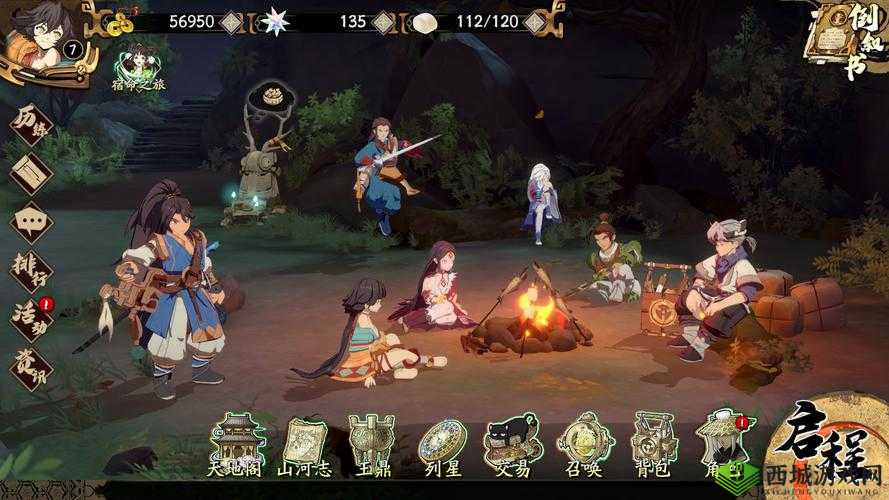889x500 pixels.
Task: Show the 排行 rankings
Action: click(x=30, y=270)
